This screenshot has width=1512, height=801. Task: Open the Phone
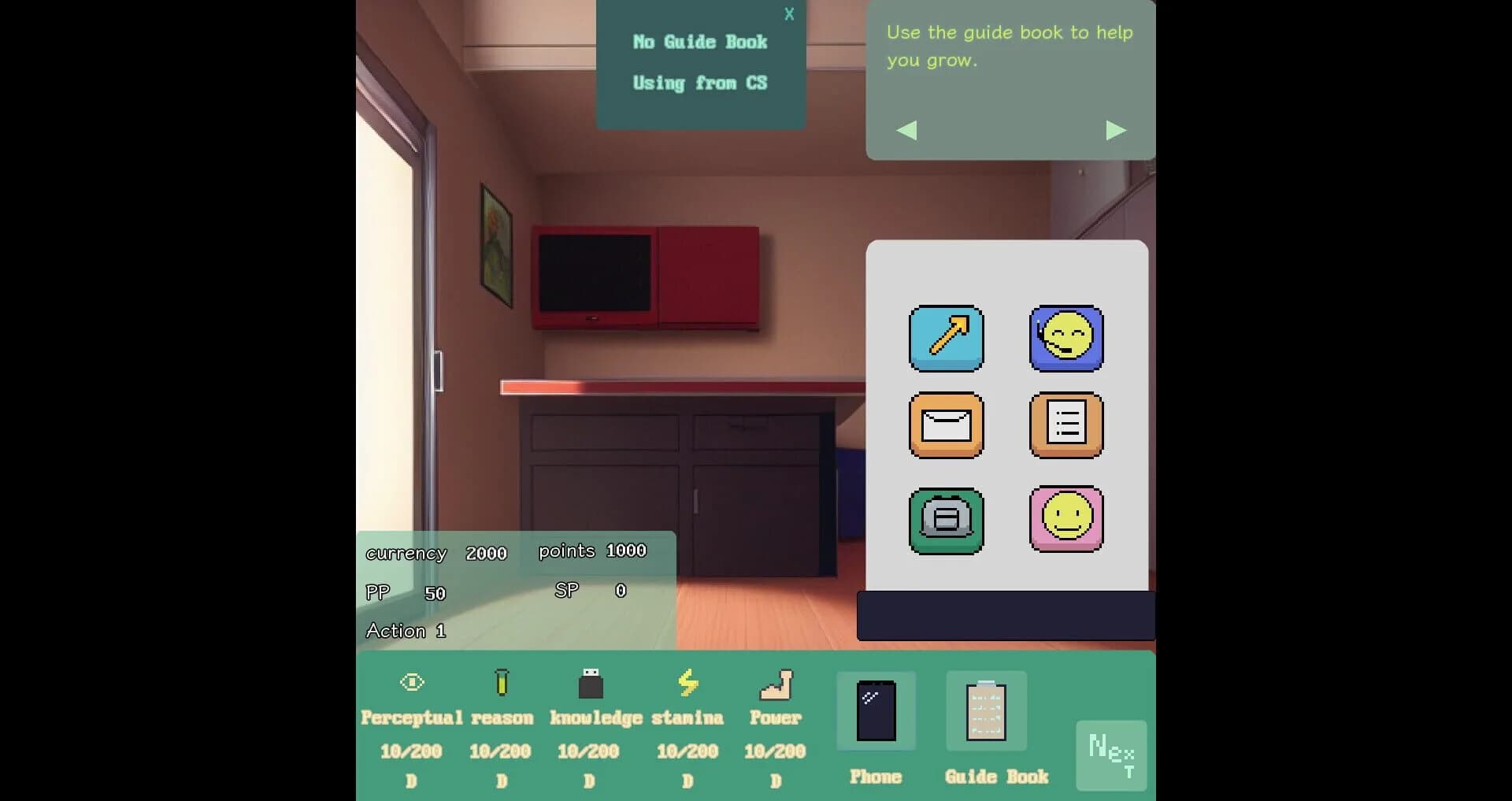pos(876,711)
